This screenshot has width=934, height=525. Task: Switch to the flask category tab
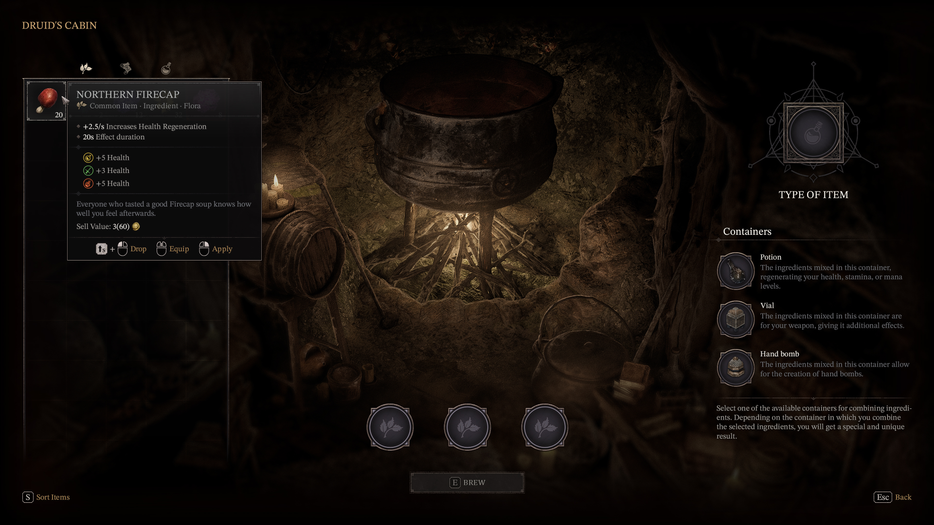[166, 68]
